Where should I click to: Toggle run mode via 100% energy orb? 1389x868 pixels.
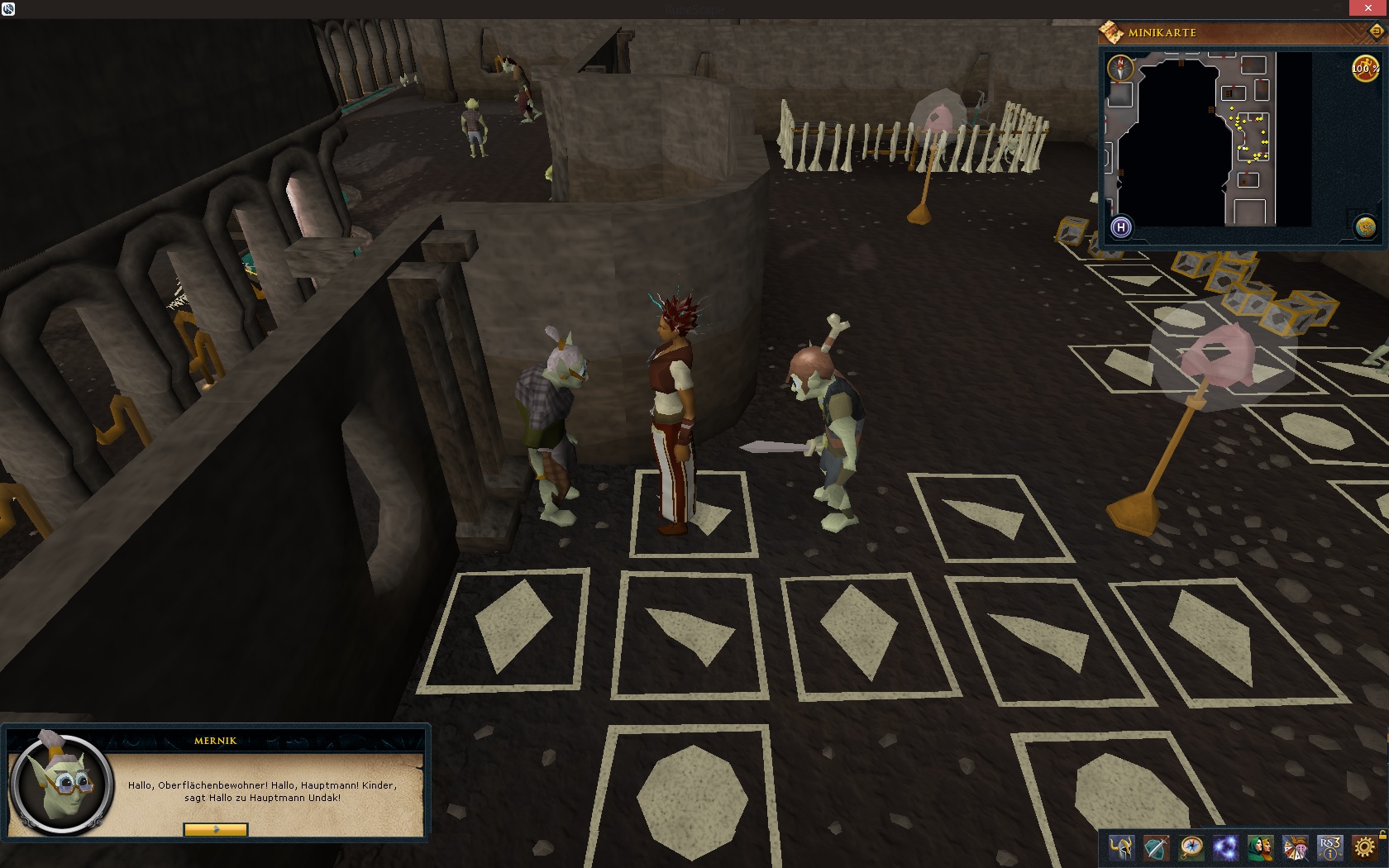click(x=1364, y=69)
